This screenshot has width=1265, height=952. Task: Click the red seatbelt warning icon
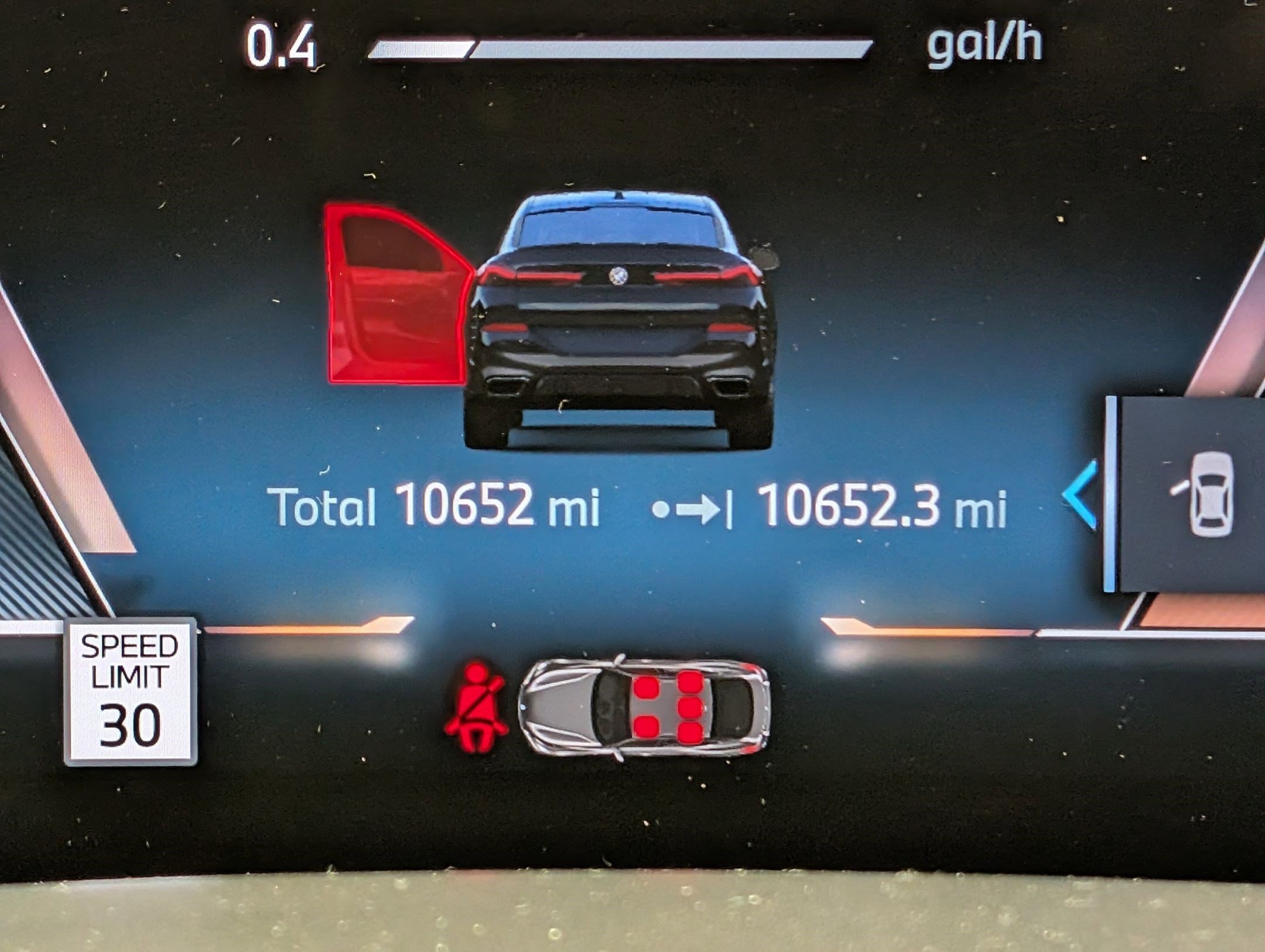click(x=476, y=707)
